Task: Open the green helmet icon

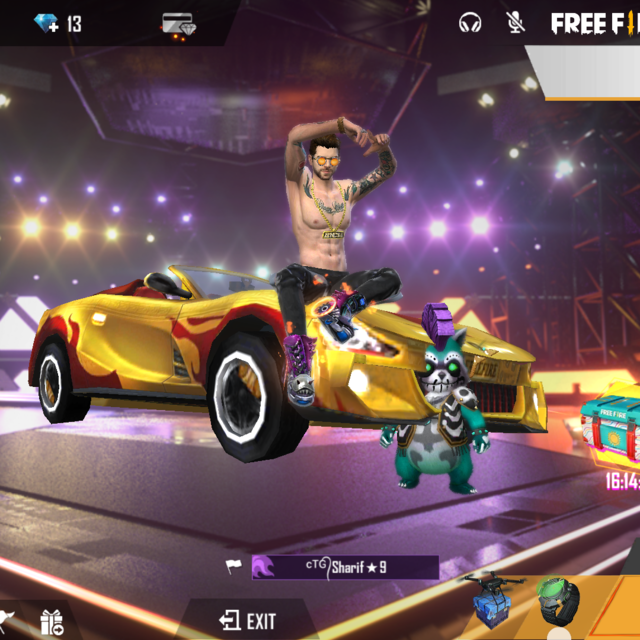Action: click(x=557, y=602)
